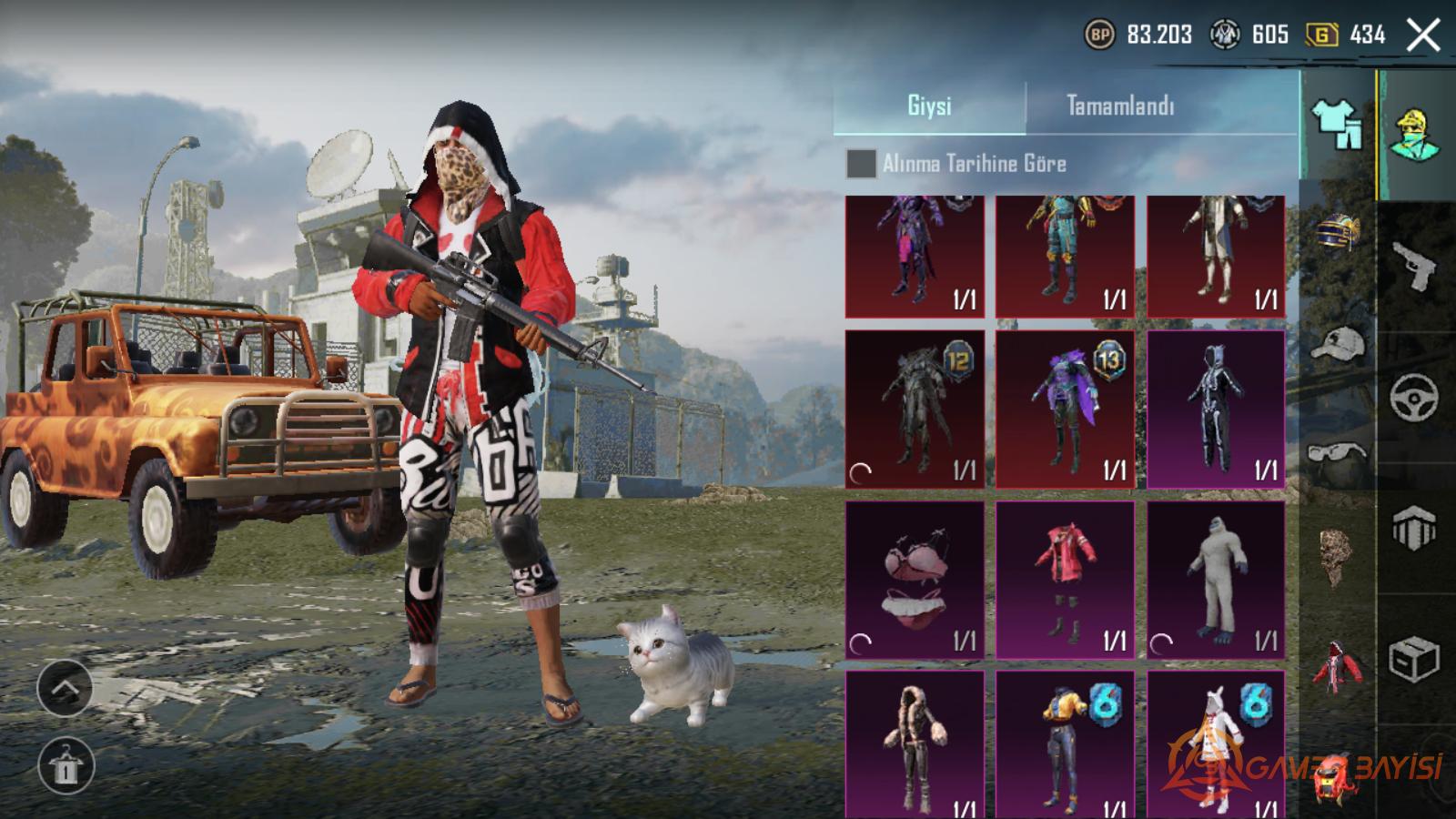Choose the white yeti costume
Viewport: 1456px width, 819px height.
pyautogui.click(x=1216, y=580)
